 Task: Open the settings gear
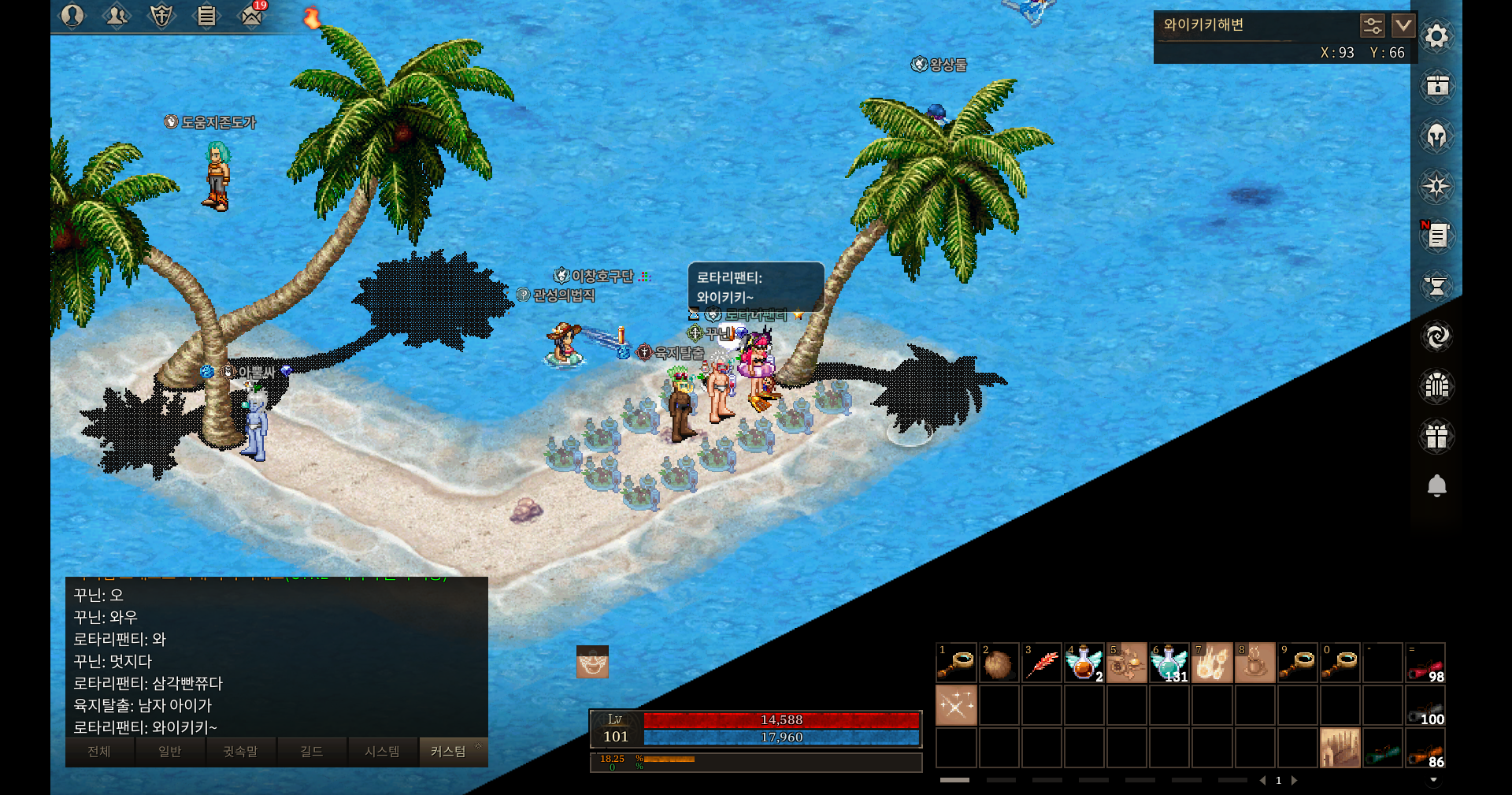1436,36
